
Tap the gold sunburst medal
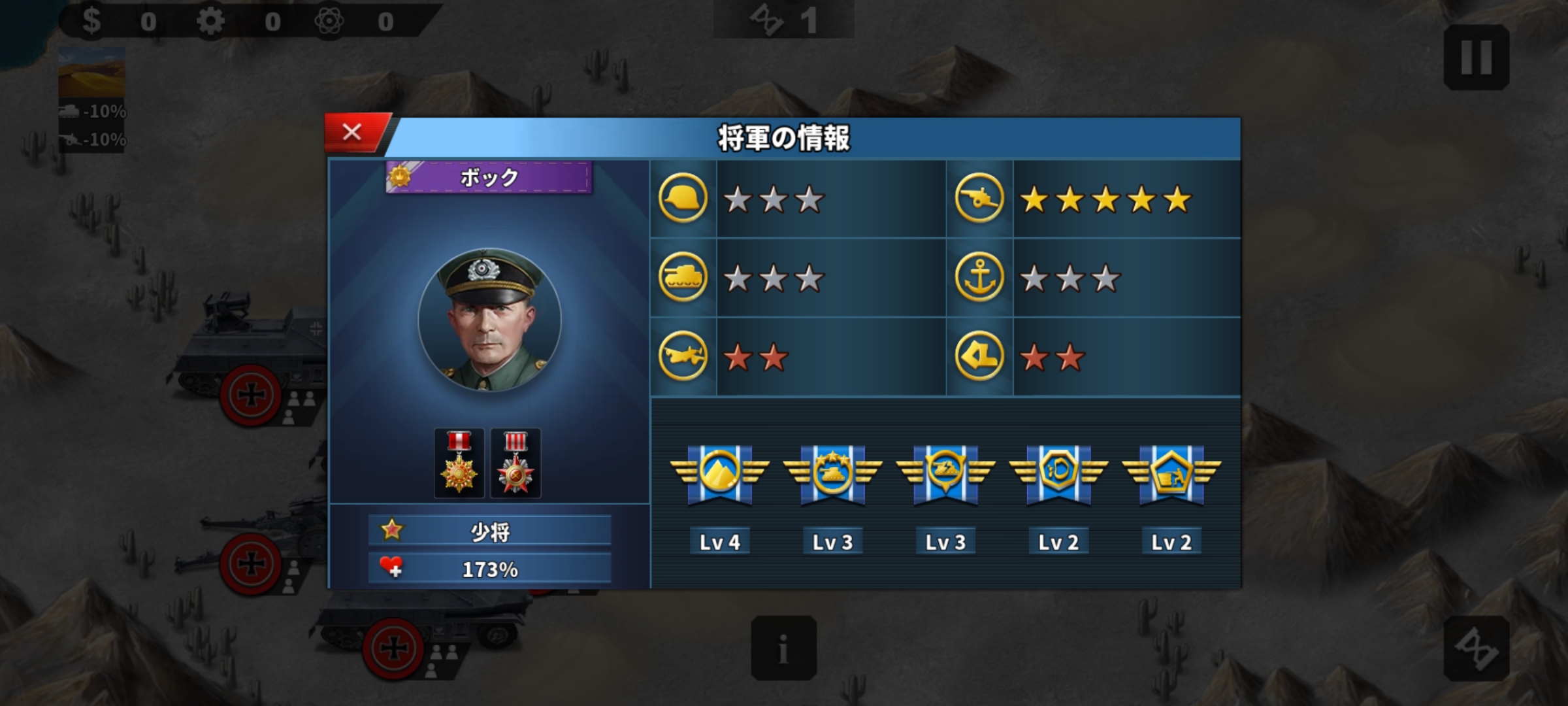coord(459,463)
